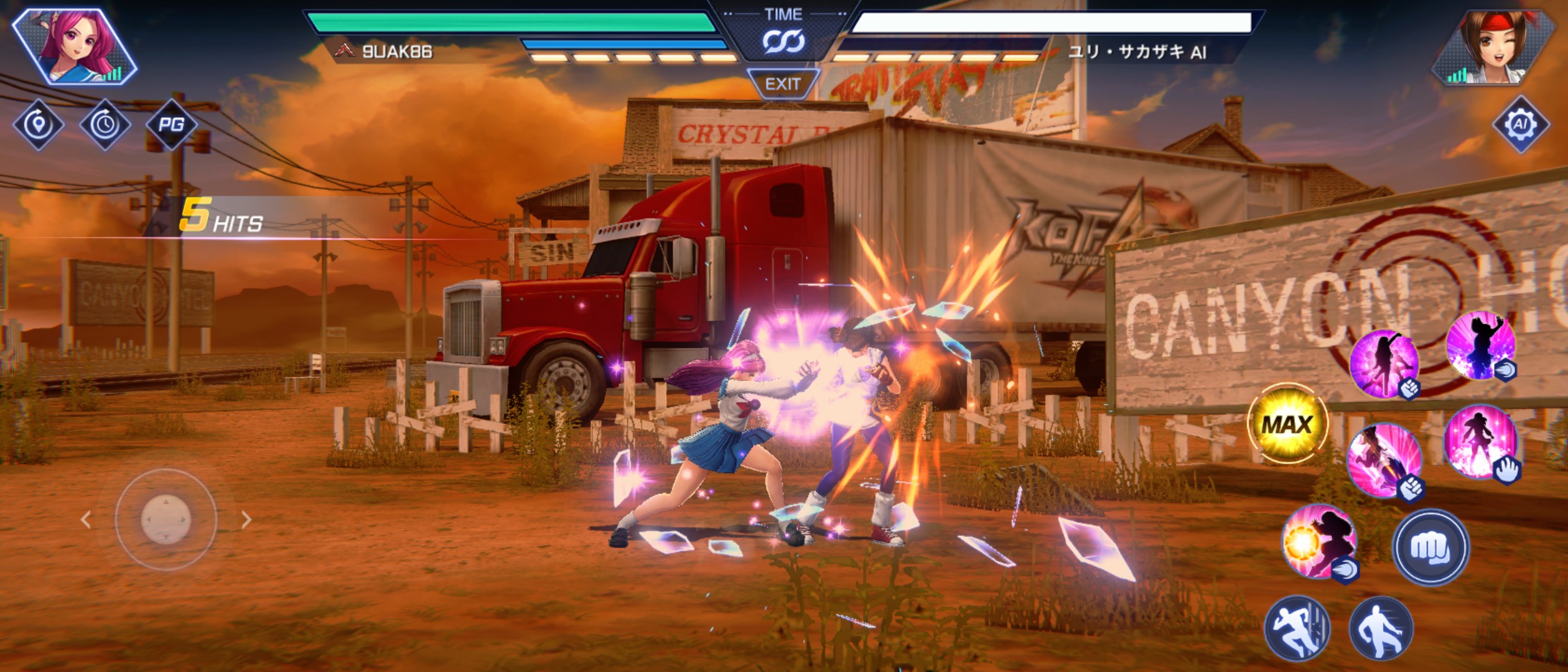1568x672 pixels.
Task: Trigger the golden MAX mode button
Action: [x=1287, y=425]
